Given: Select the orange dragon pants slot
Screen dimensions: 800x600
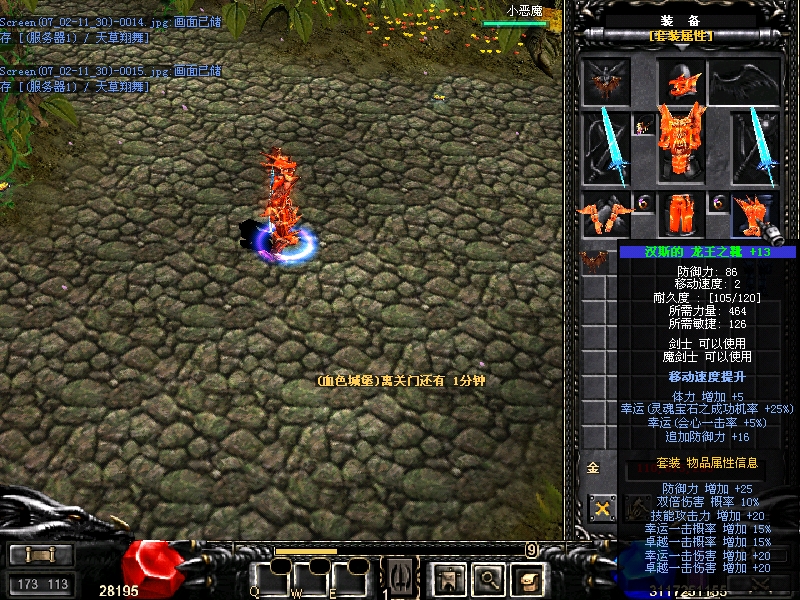Looking at the screenshot, I should (x=681, y=214).
